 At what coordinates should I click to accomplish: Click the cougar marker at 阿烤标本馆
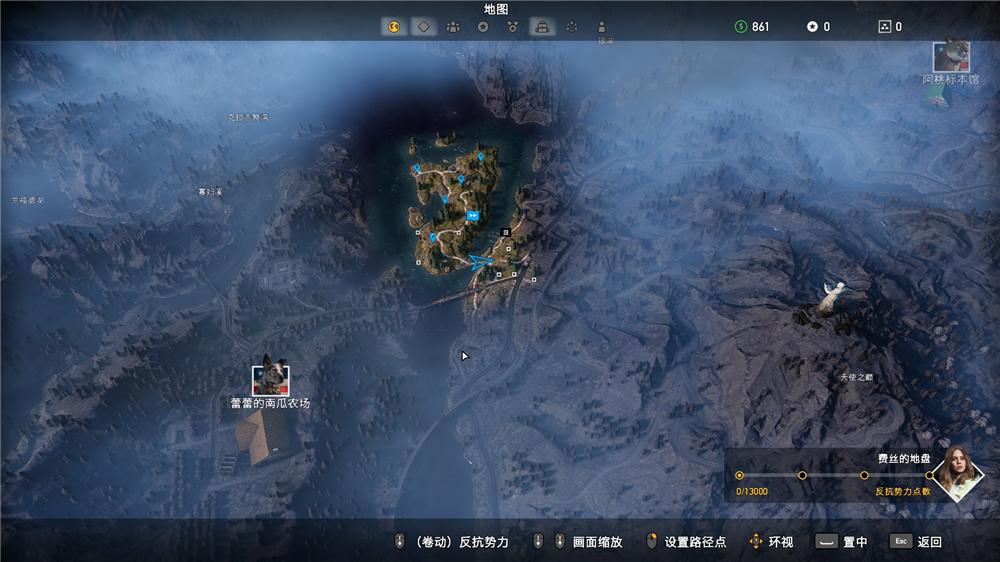click(x=950, y=56)
